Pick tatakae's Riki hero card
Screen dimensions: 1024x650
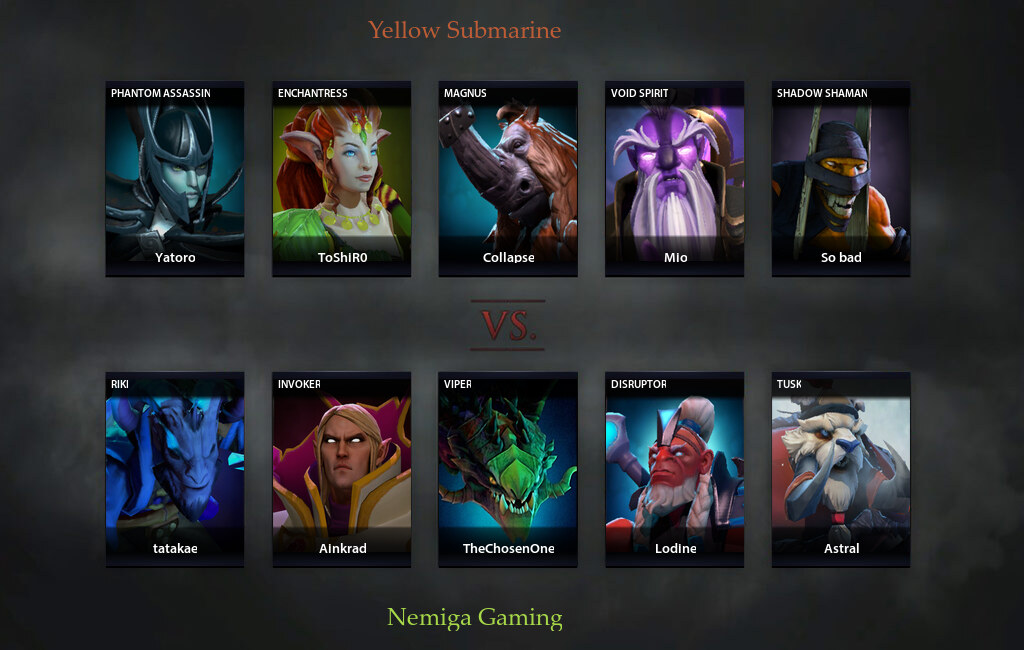175,469
